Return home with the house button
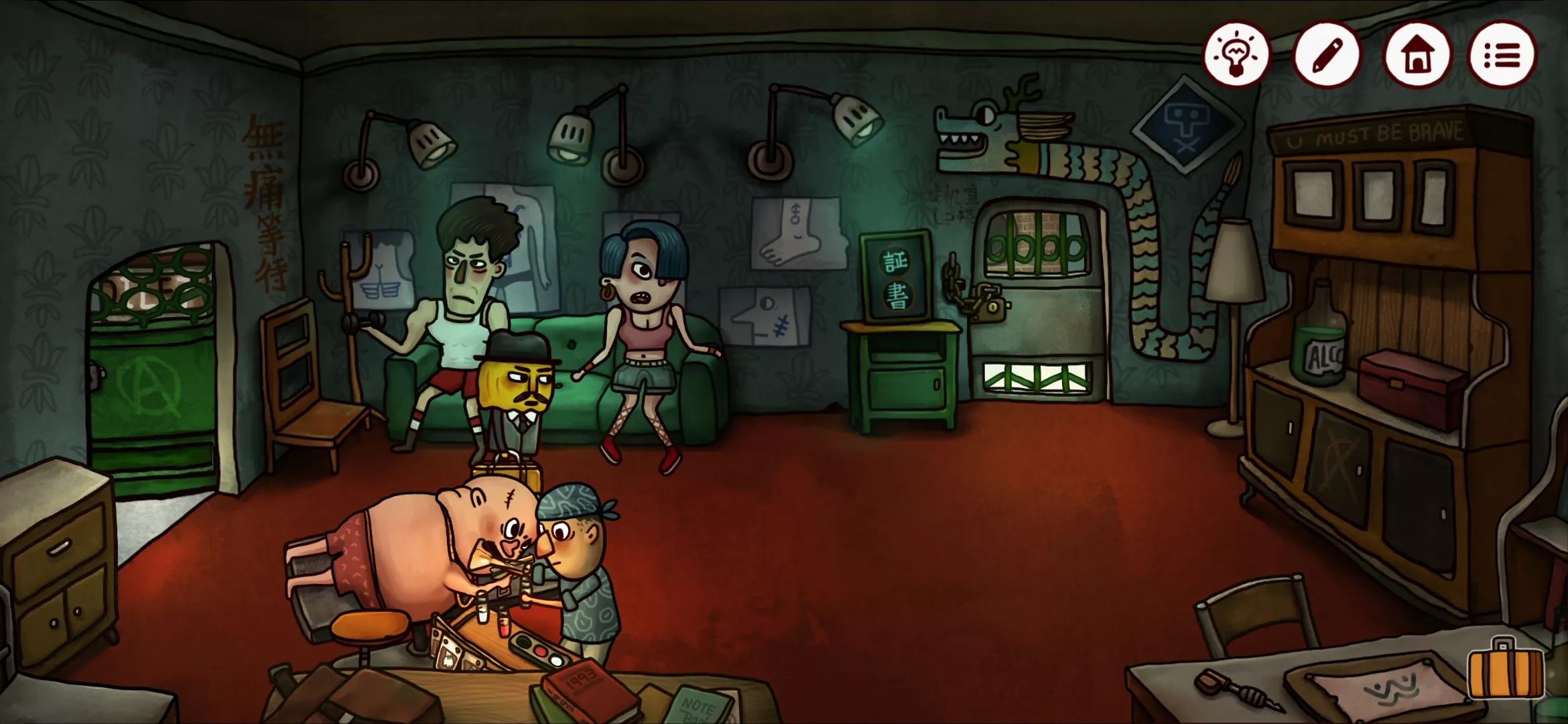This screenshot has width=1568, height=724. (x=1417, y=55)
